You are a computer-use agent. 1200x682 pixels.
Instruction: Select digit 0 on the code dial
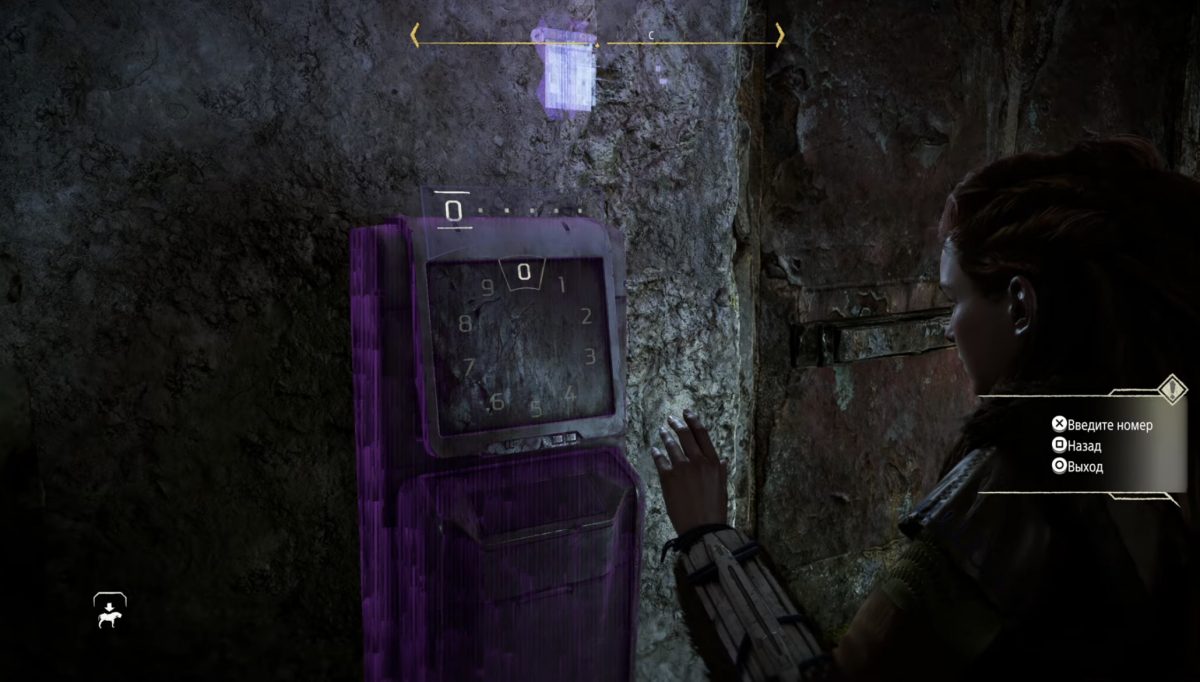coord(523,272)
